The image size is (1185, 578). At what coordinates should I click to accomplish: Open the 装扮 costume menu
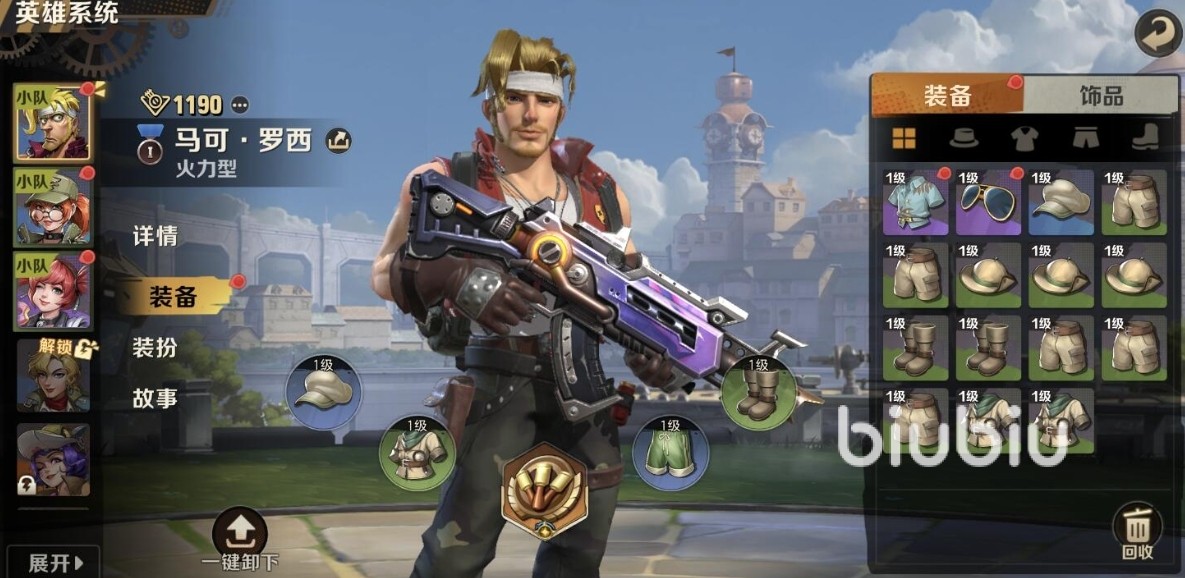point(155,347)
